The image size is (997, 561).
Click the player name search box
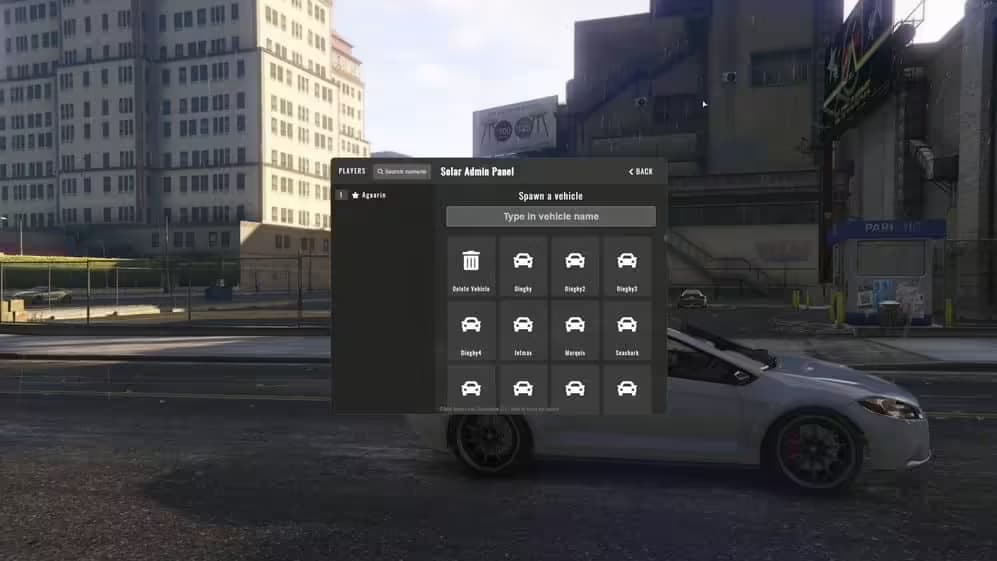(402, 171)
